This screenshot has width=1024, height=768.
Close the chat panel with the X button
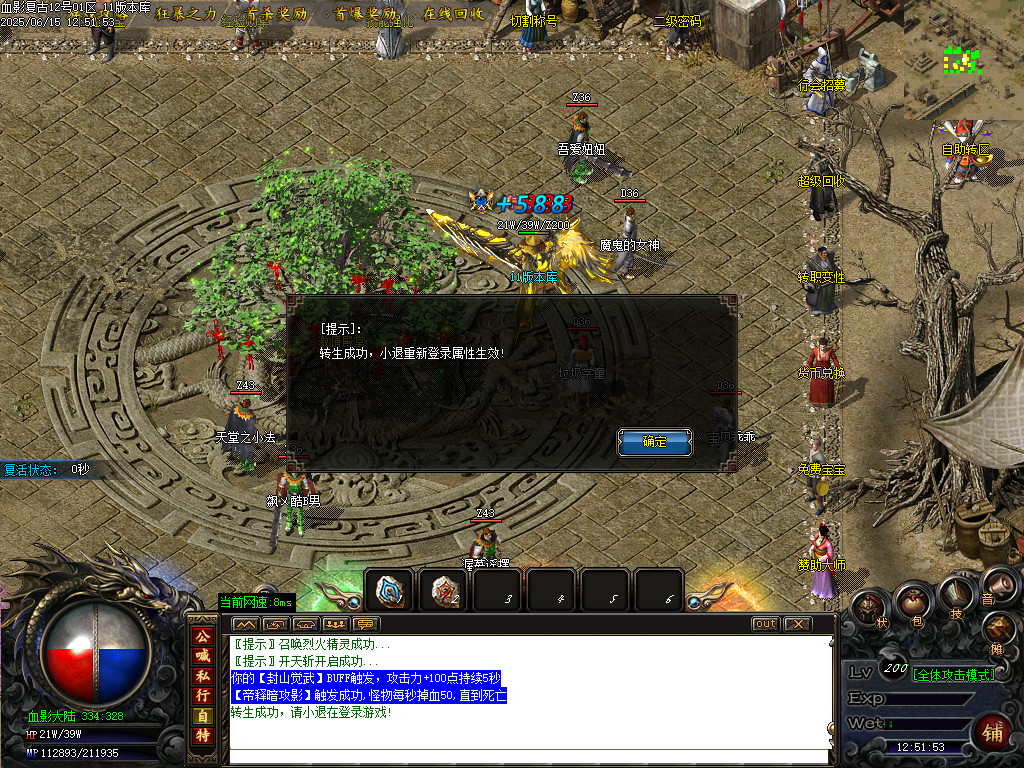coord(796,624)
